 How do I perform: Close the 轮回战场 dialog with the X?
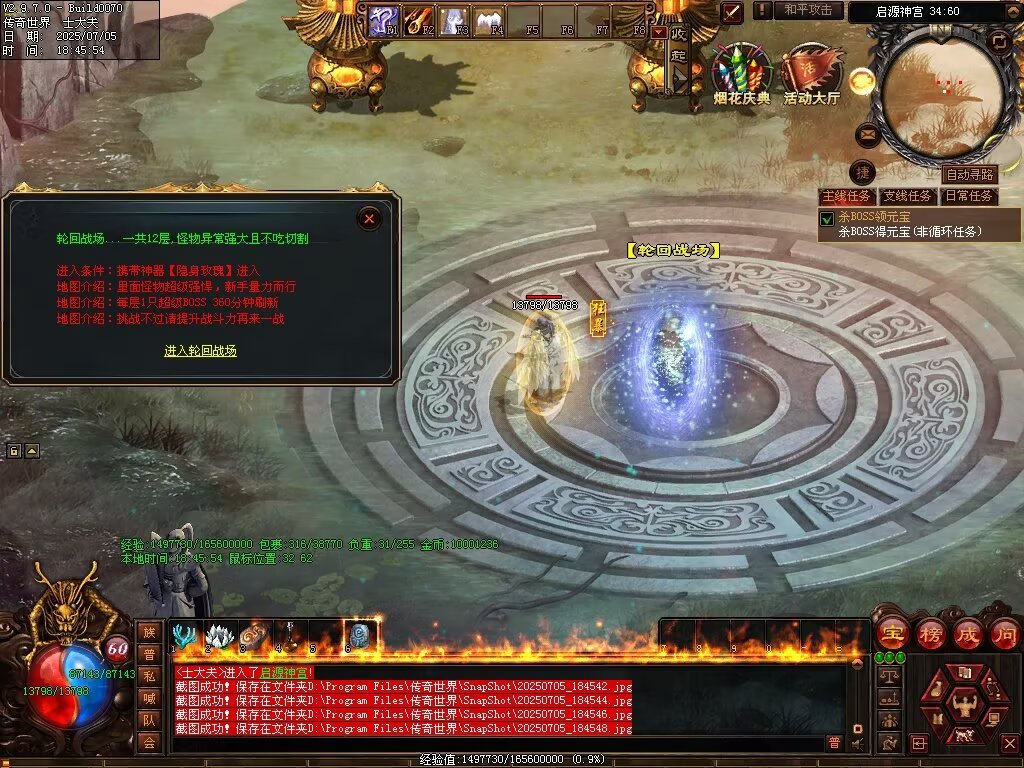point(370,218)
